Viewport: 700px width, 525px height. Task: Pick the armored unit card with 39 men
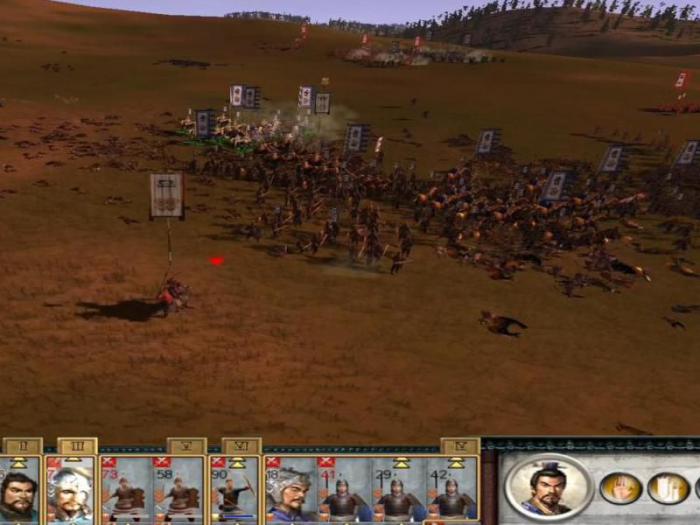point(397,490)
